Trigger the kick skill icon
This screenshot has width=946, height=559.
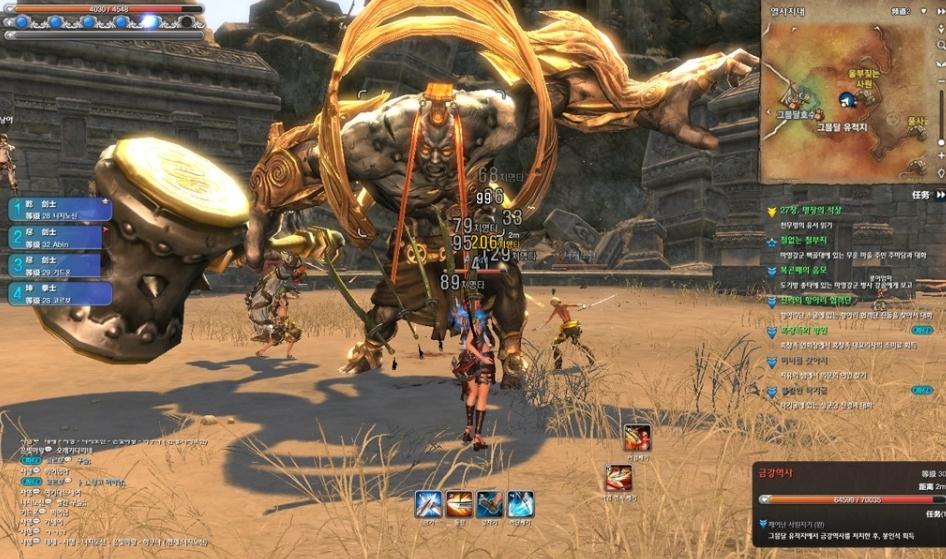click(x=489, y=503)
